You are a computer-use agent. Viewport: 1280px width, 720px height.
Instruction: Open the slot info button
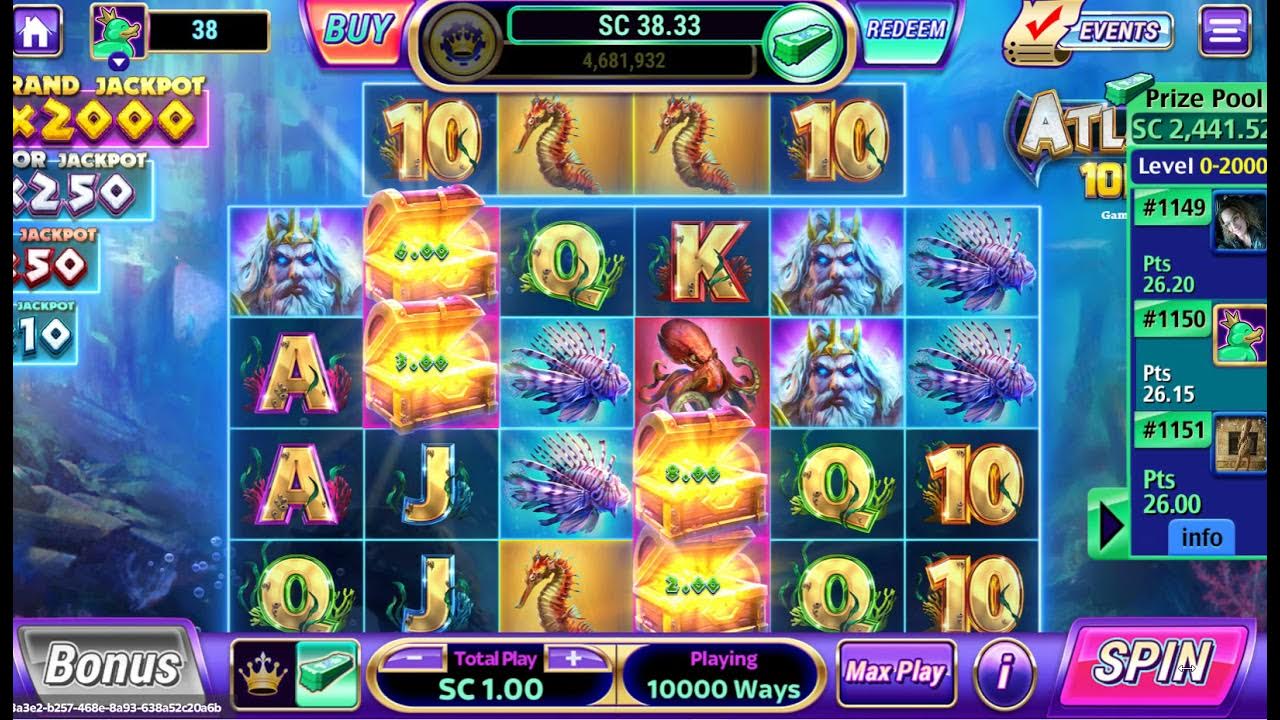tap(1003, 673)
